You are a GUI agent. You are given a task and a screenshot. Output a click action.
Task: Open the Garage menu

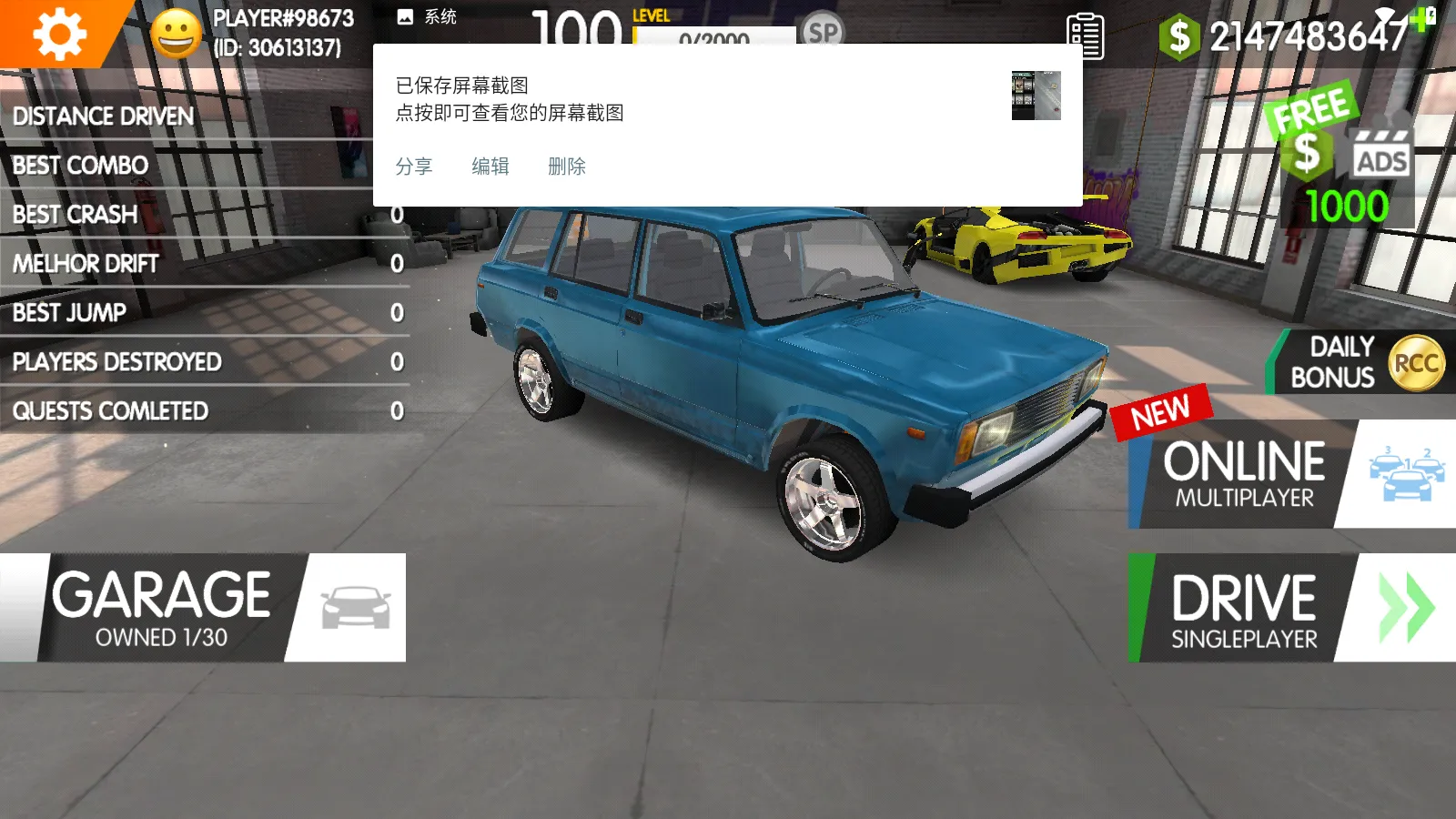coord(202,607)
